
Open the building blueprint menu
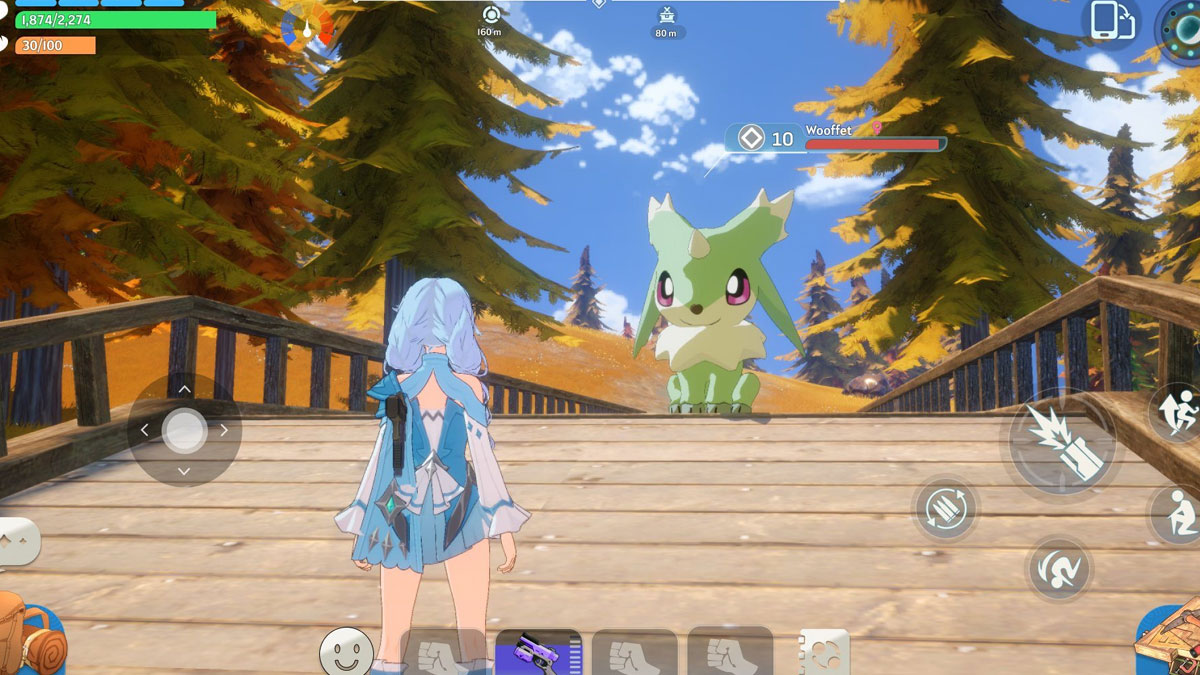pyautogui.click(x=1170, y=640)
